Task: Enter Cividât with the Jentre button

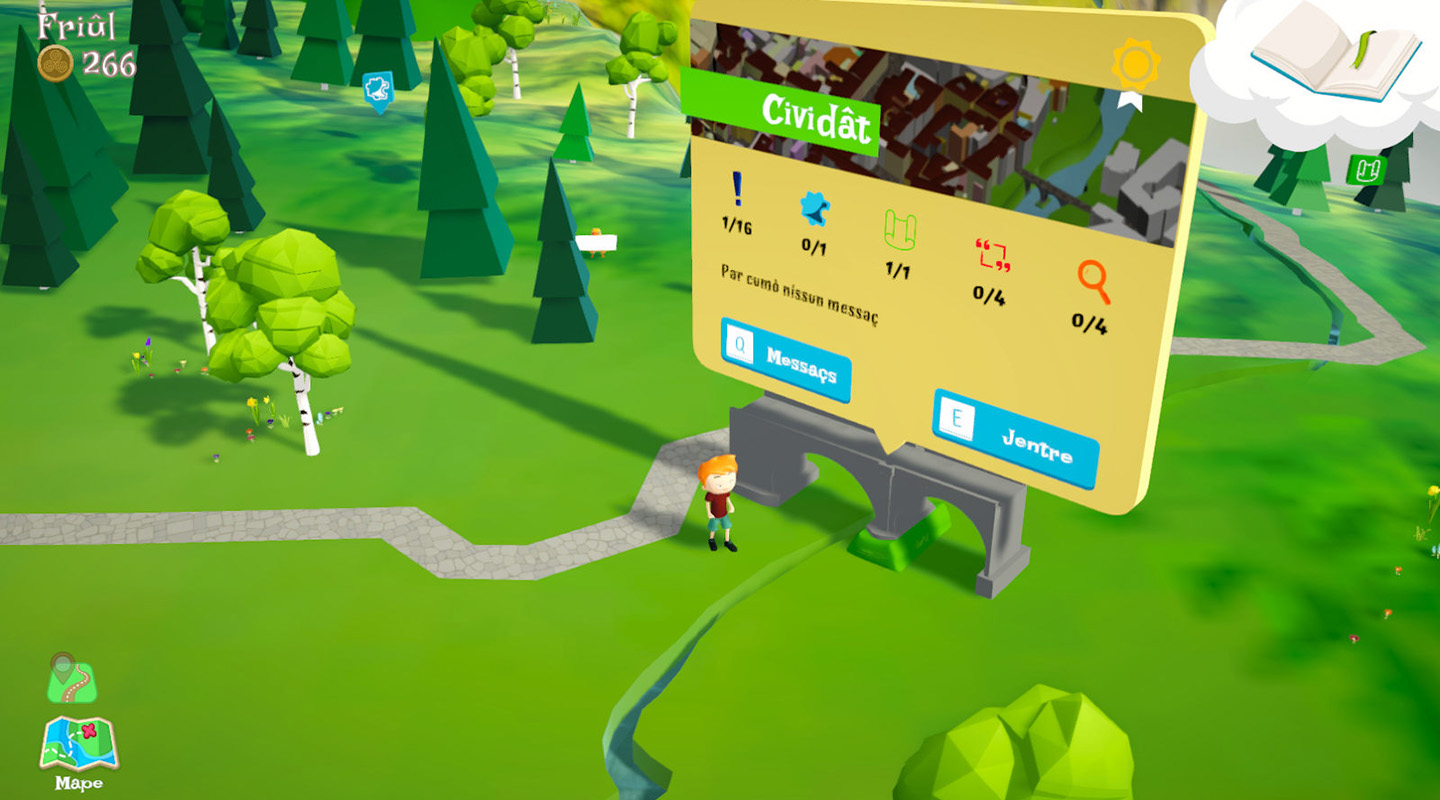Action: 1016,438
